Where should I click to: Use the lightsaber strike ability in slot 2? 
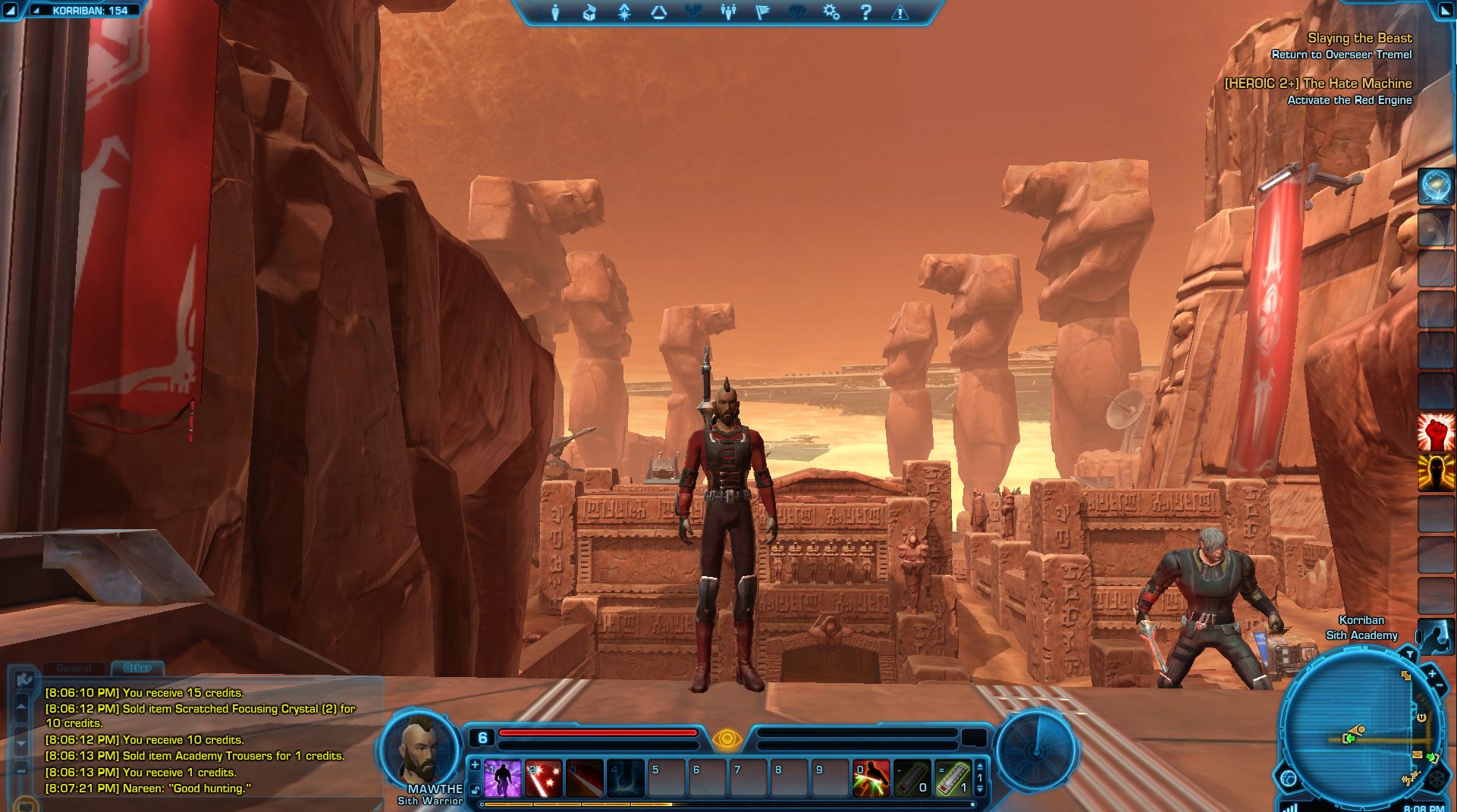coord(544,779)
